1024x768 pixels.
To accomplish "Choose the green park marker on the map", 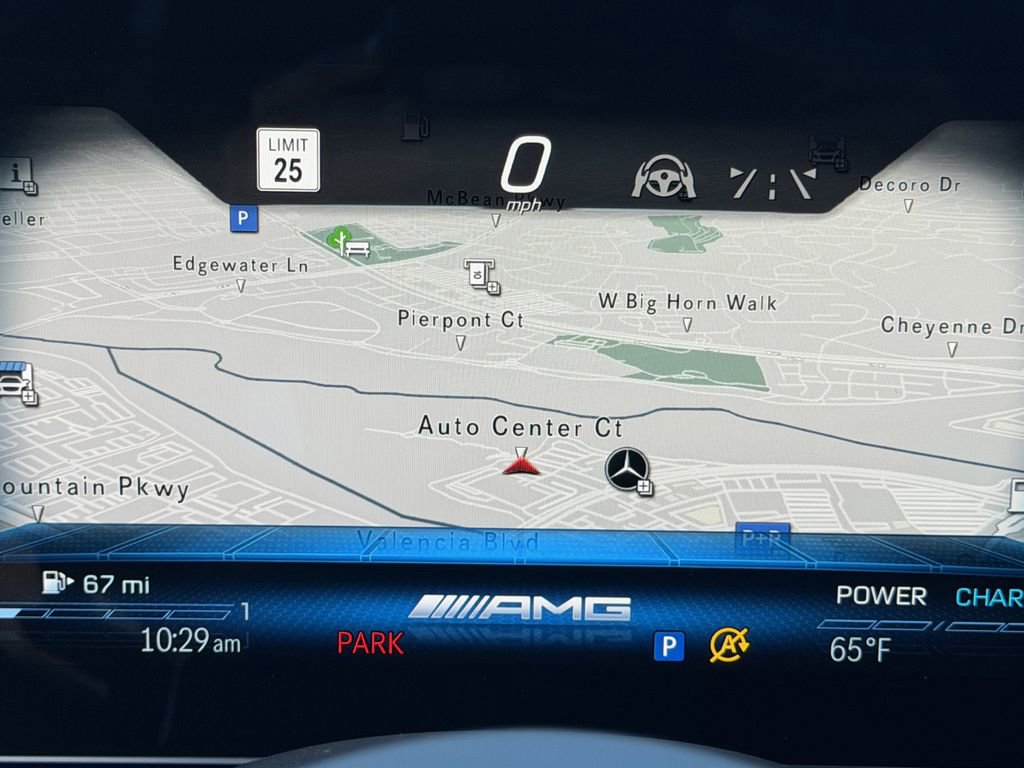I will tap(342, 239).
